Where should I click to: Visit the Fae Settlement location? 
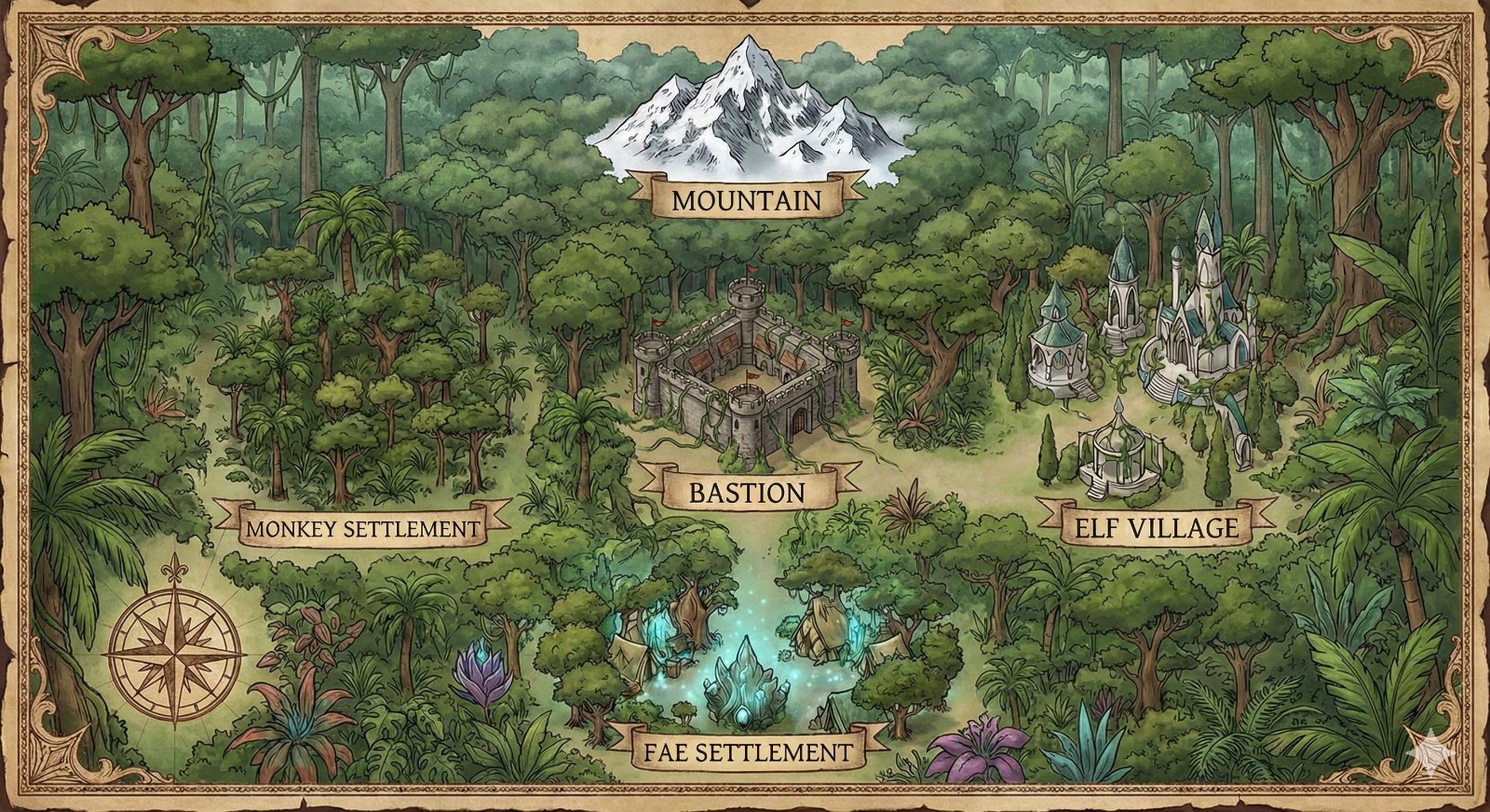point(747,751)
